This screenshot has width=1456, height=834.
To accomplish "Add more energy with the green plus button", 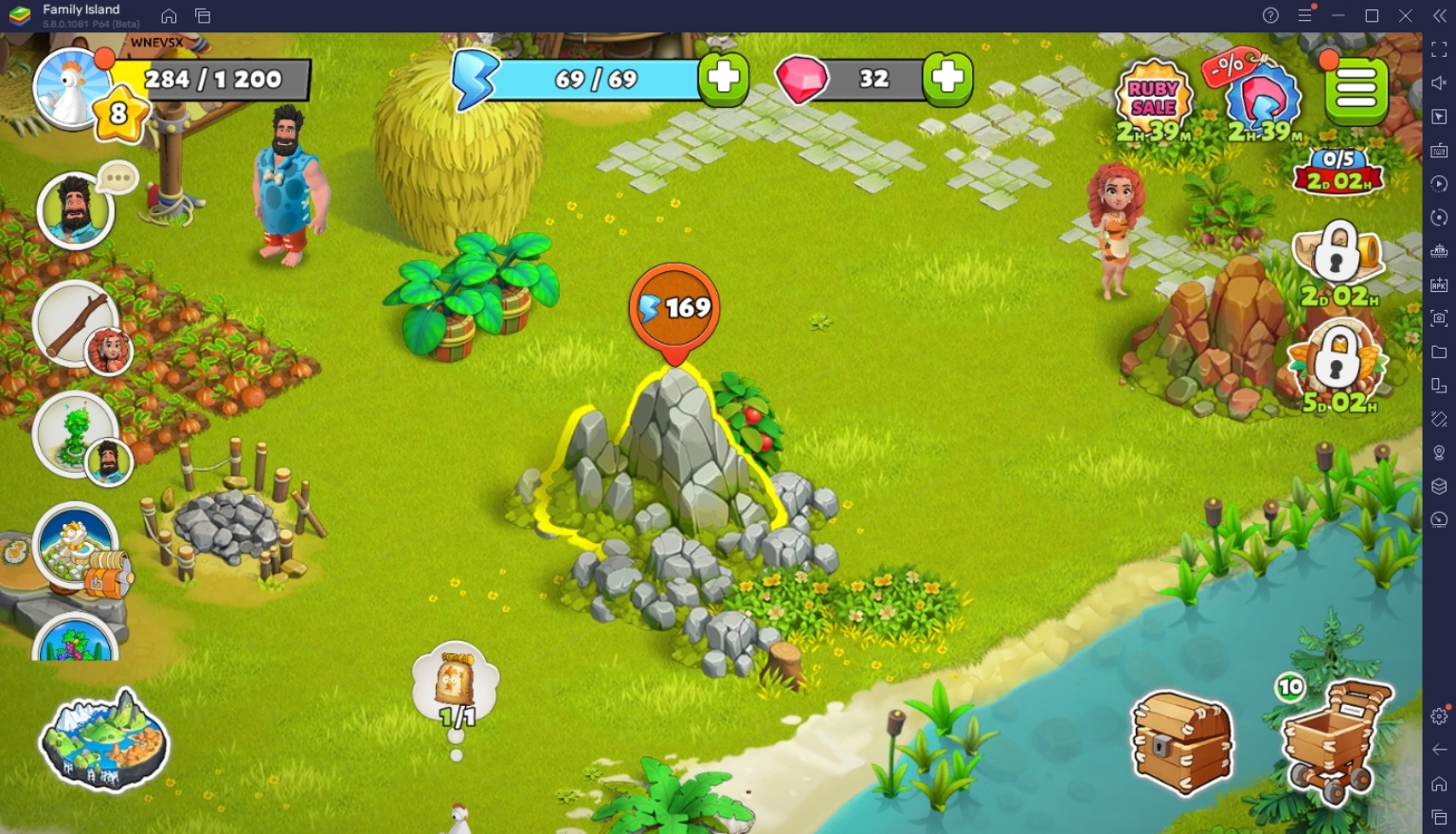I will tap(724, 81).
